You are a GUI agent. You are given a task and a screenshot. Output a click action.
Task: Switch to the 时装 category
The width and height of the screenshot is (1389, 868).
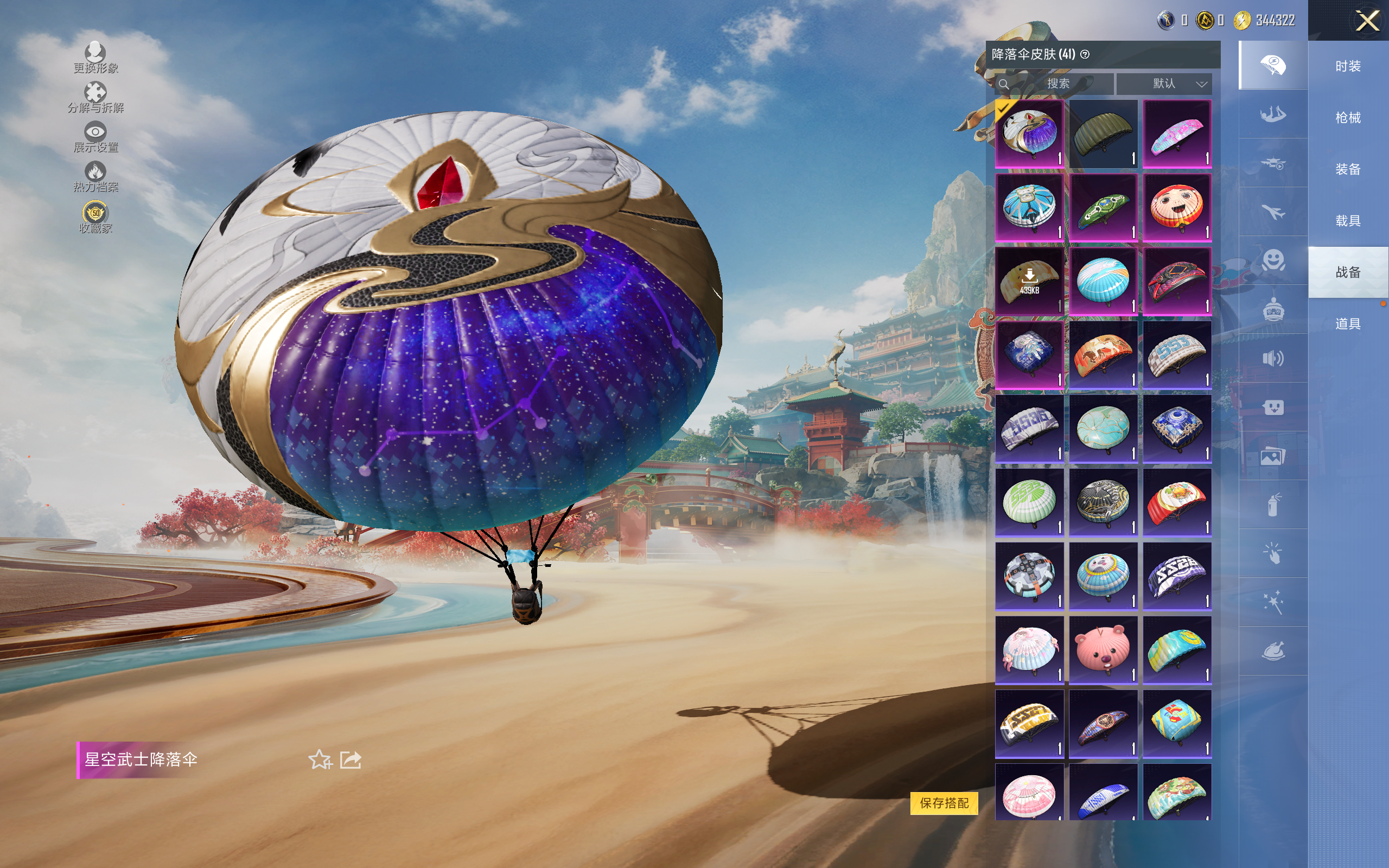pyautogui.click(x=1348, y=66)
